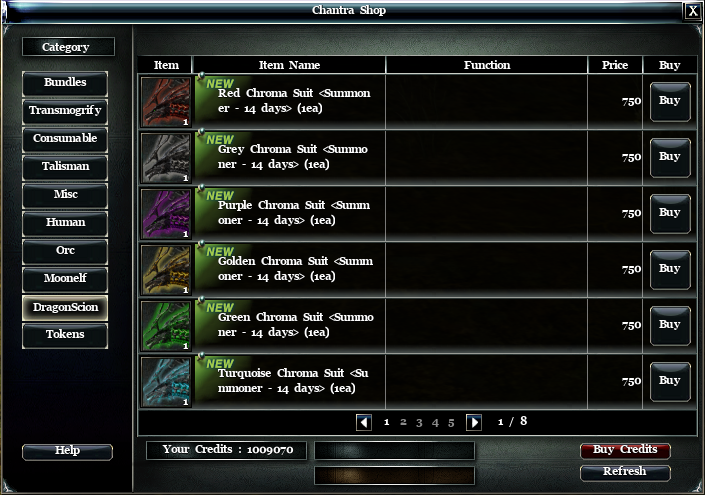Show the Talisman category
Viewport: 705px width, 495px height.
coord(65,167)
